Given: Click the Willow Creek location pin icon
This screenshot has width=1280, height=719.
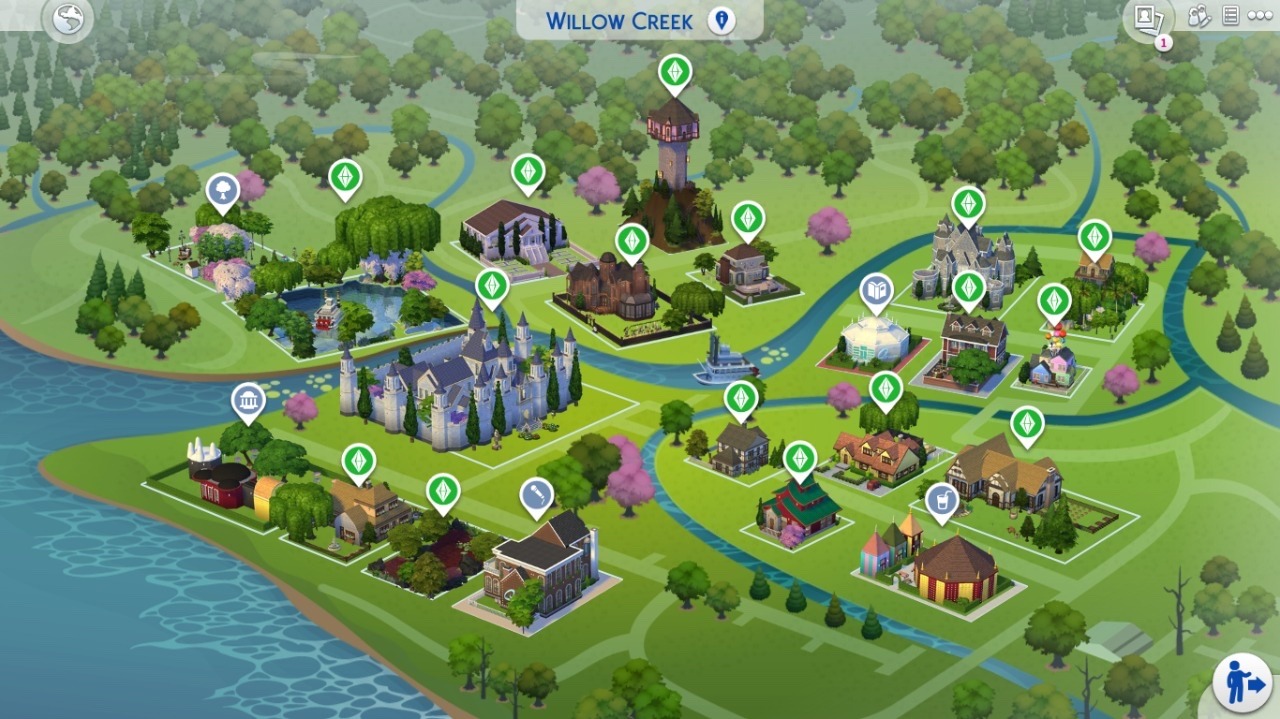Looking at the screenshot, I should pos(720,20).
